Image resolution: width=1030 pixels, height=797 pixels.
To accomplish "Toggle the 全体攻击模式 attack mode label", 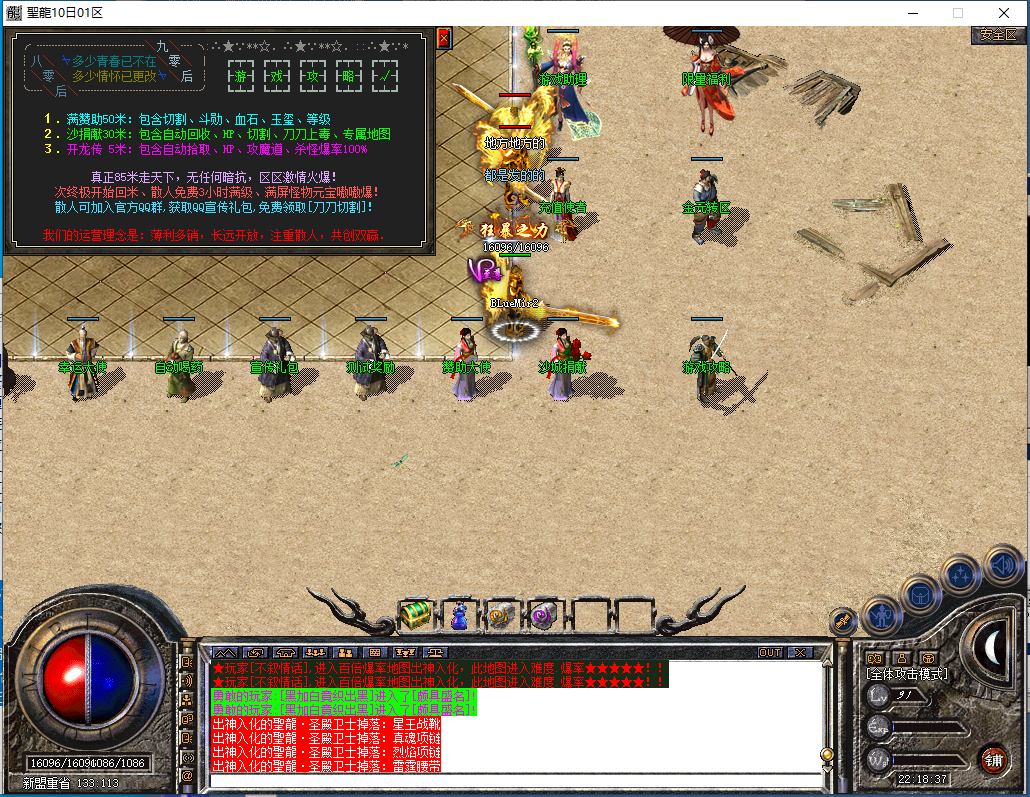I will (x=907, y=675).
